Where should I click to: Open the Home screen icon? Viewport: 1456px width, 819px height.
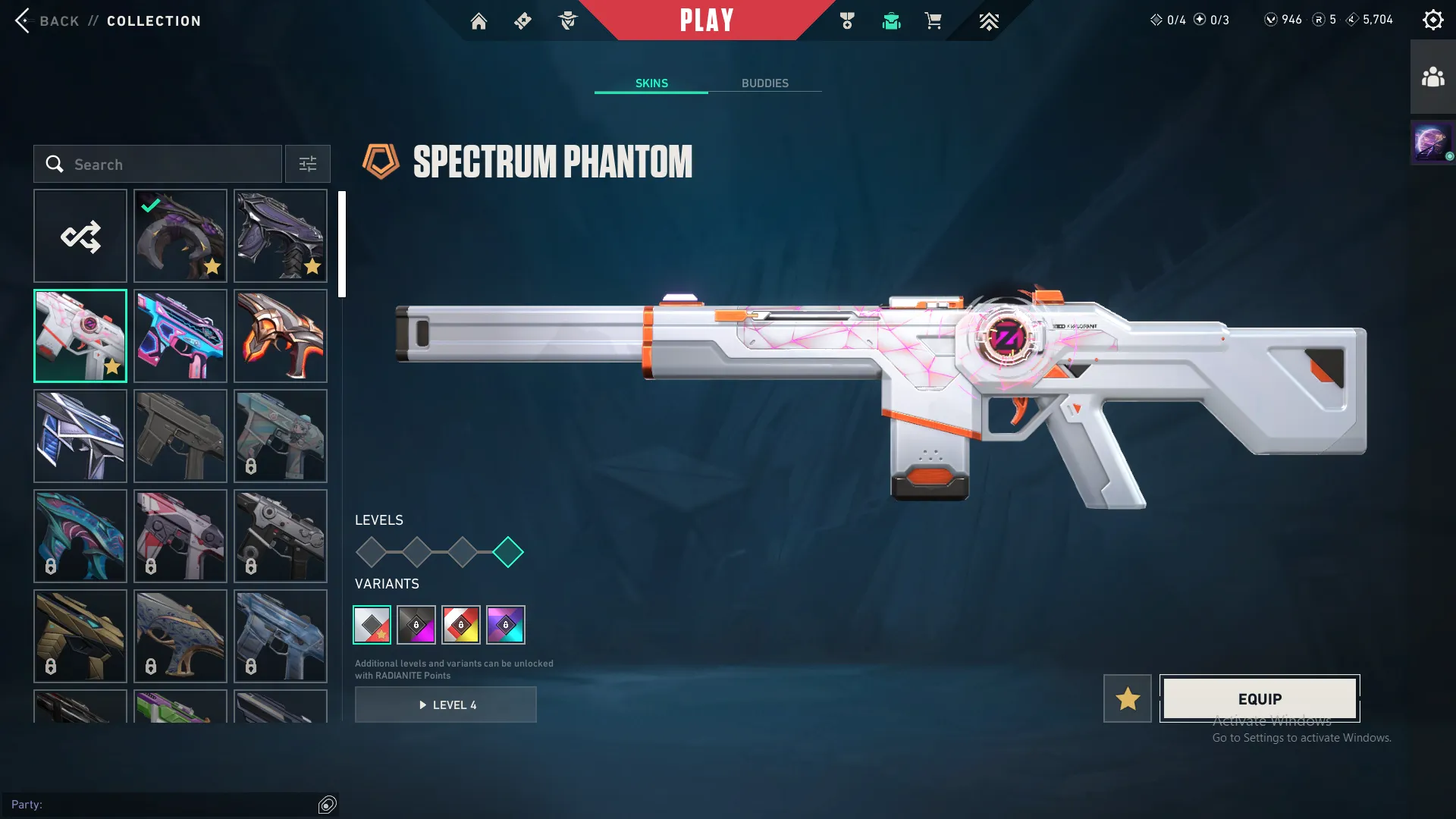point(479,21)
